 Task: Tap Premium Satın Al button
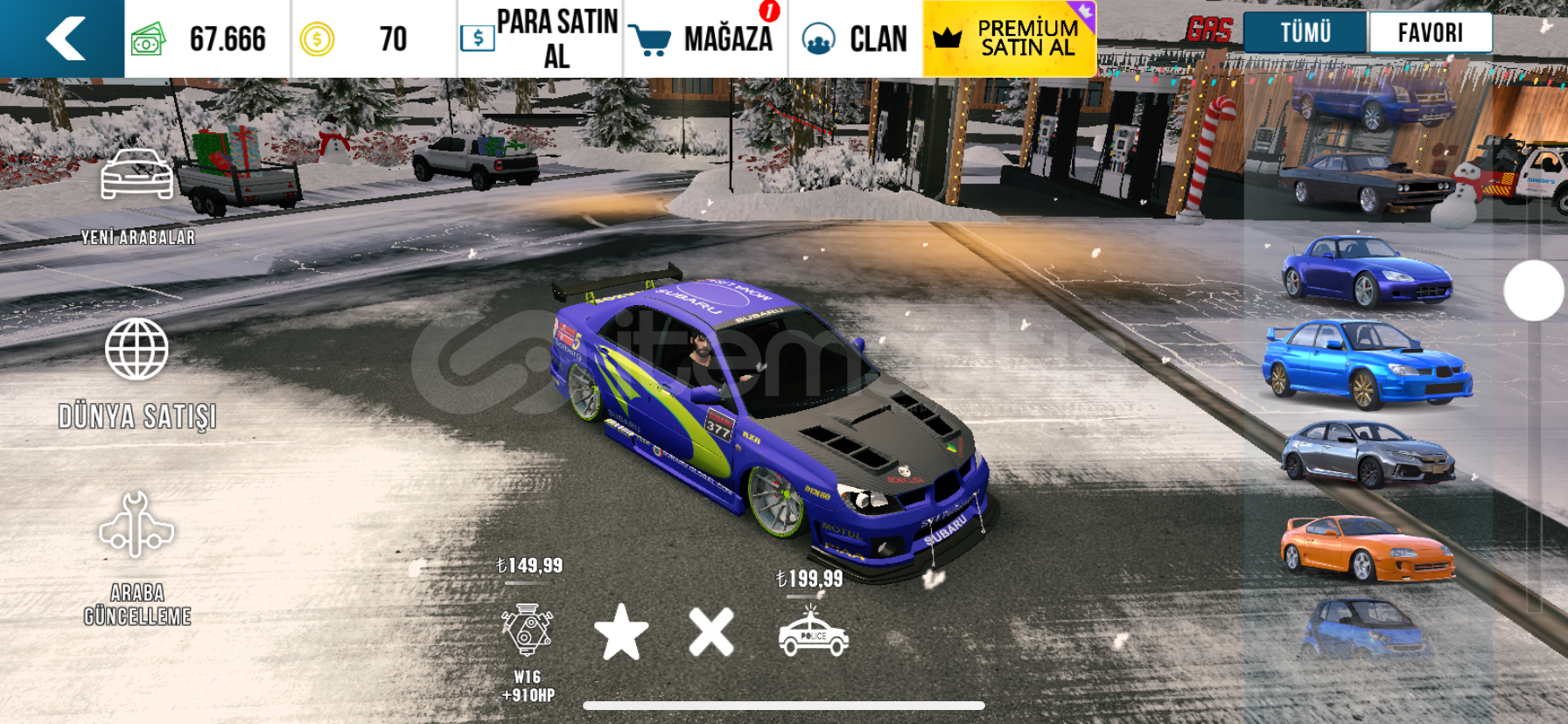pyautogui.click(x=1009, y=39)
